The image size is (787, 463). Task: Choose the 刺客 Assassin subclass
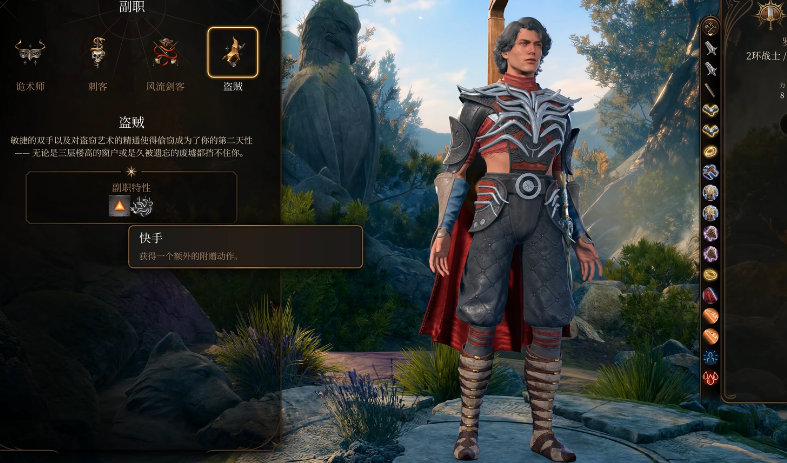pyautogui.click(x=97, y=53)
